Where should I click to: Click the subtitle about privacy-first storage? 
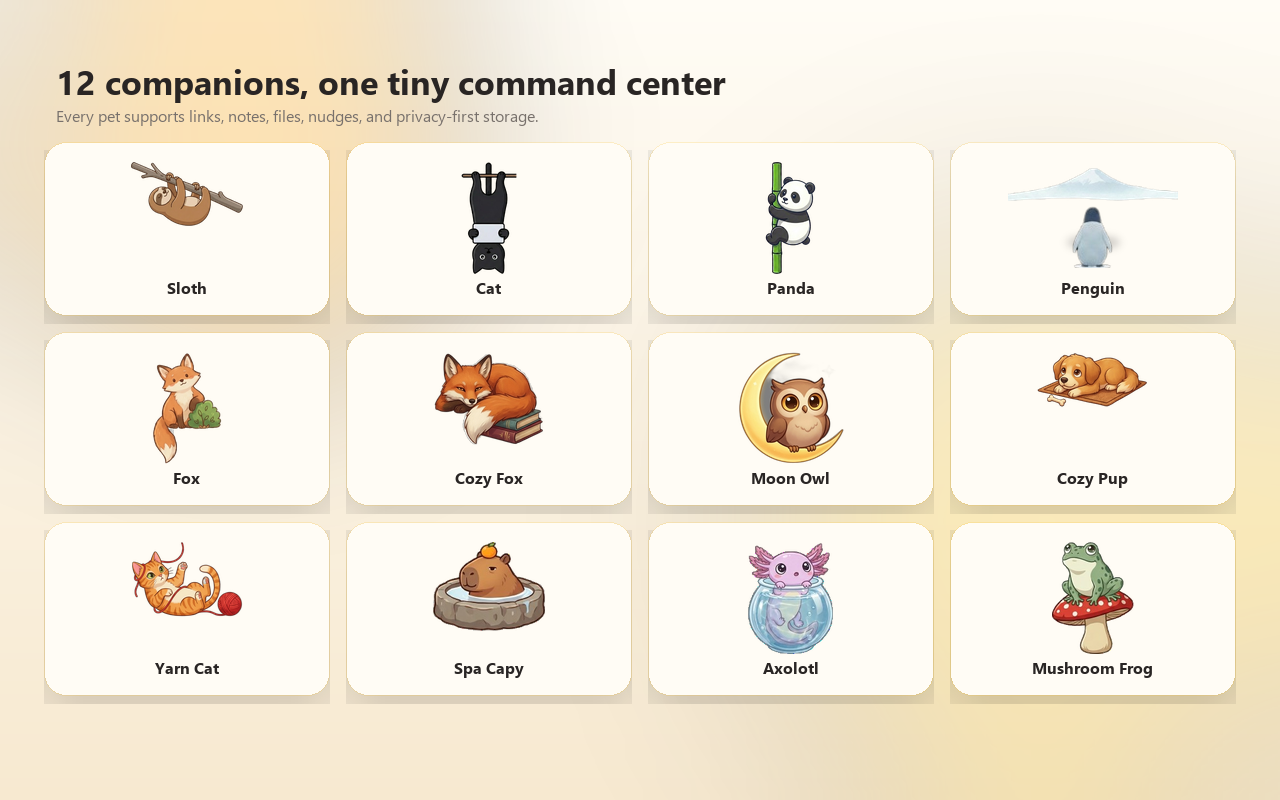coord(297,116)
